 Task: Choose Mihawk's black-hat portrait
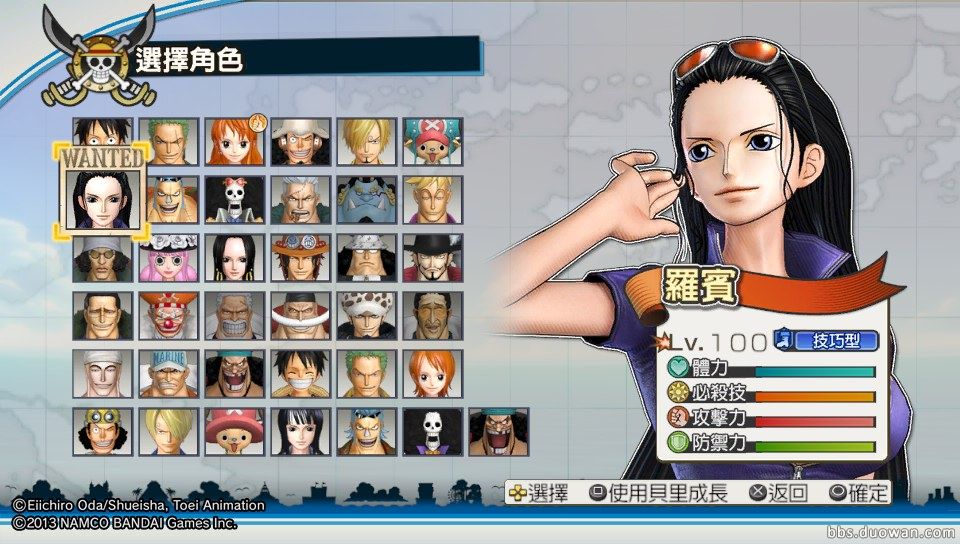[430, 258]
